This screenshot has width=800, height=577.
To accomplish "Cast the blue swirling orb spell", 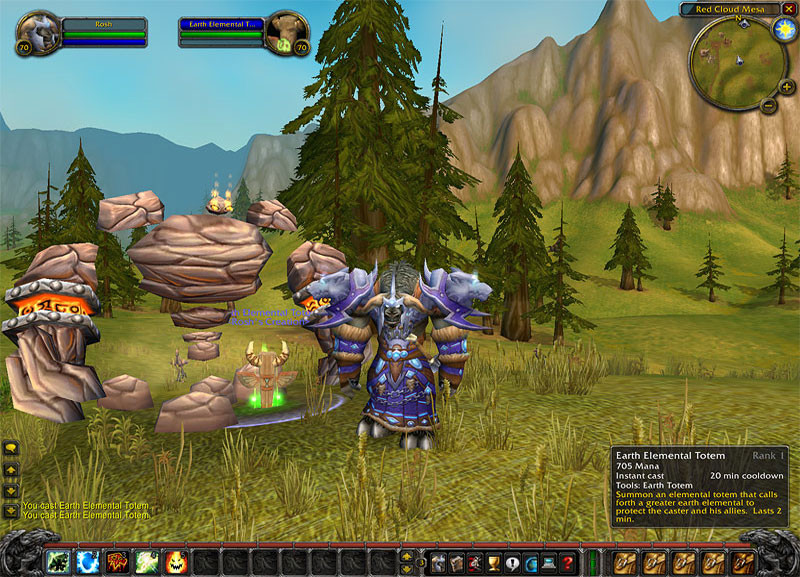I will pyautogui.click(x=88, y=561).
